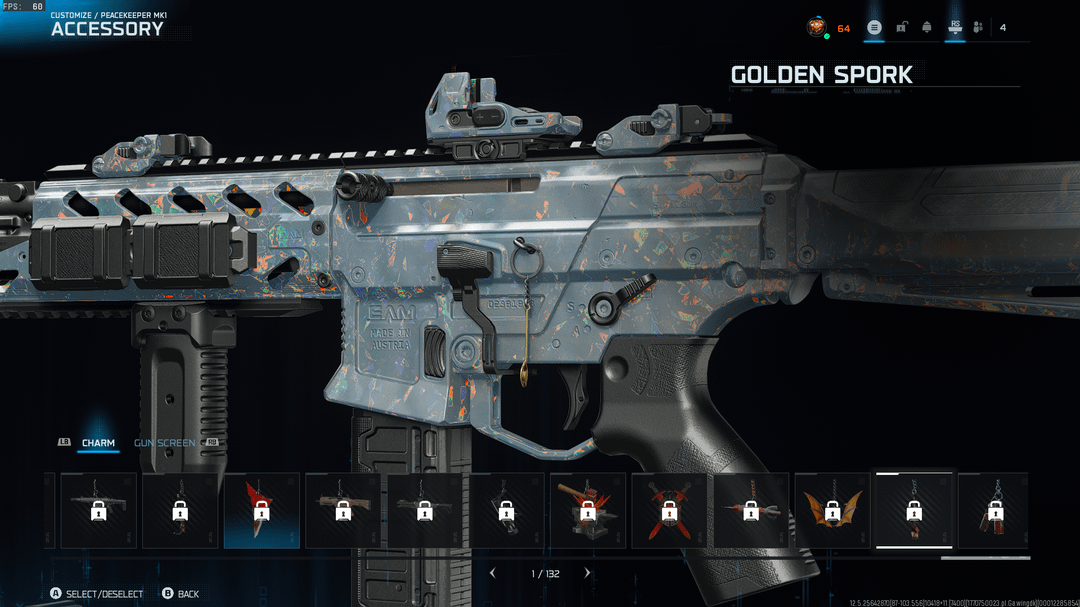Select the red blade charm thumbnail
Image resolution: width=1080 pixels, height=607 pixels.
click(261, 510)
